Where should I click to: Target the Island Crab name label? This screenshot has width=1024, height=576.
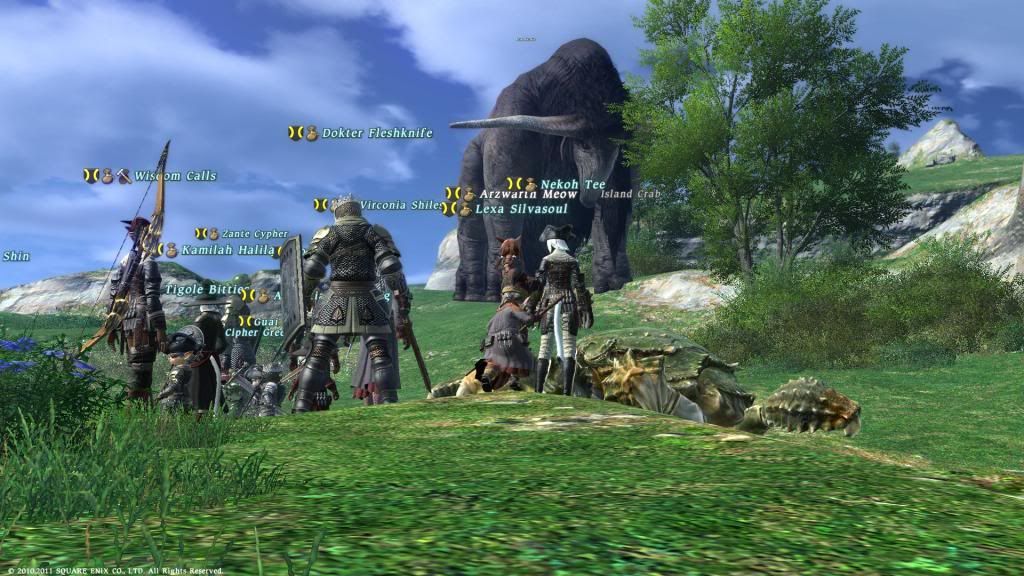click(x=630, y=194)
